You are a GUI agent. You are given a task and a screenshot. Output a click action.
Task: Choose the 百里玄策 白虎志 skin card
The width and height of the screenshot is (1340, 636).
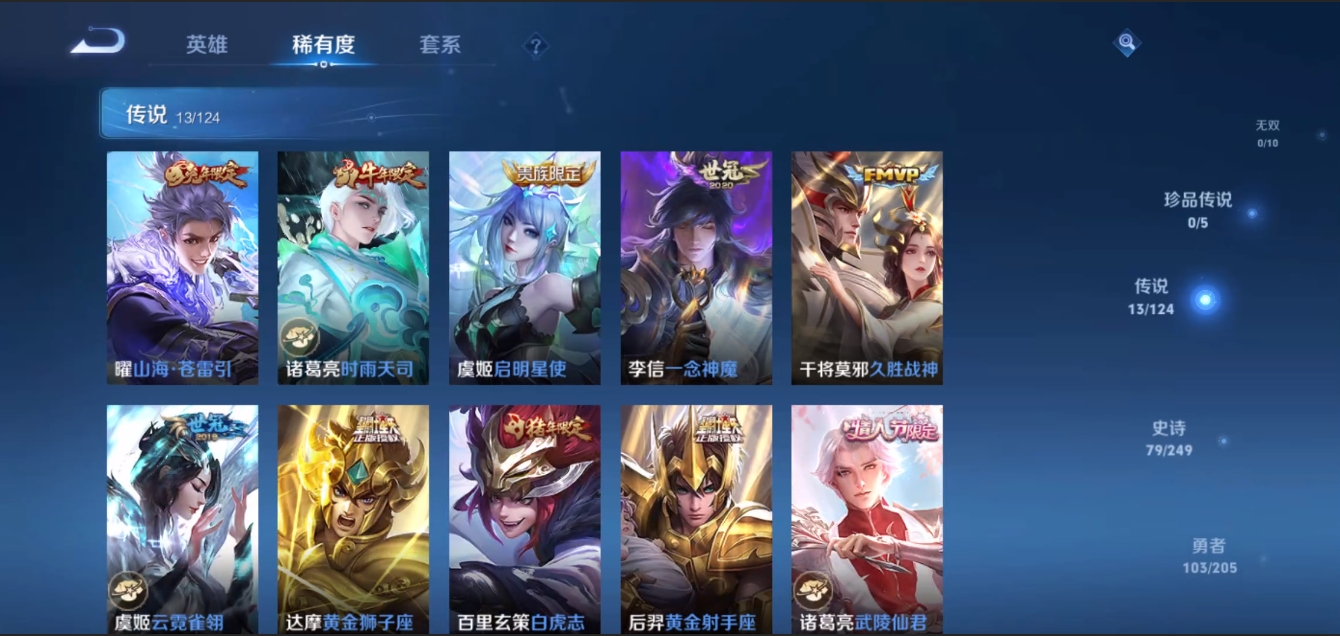(x=524, y=519)
